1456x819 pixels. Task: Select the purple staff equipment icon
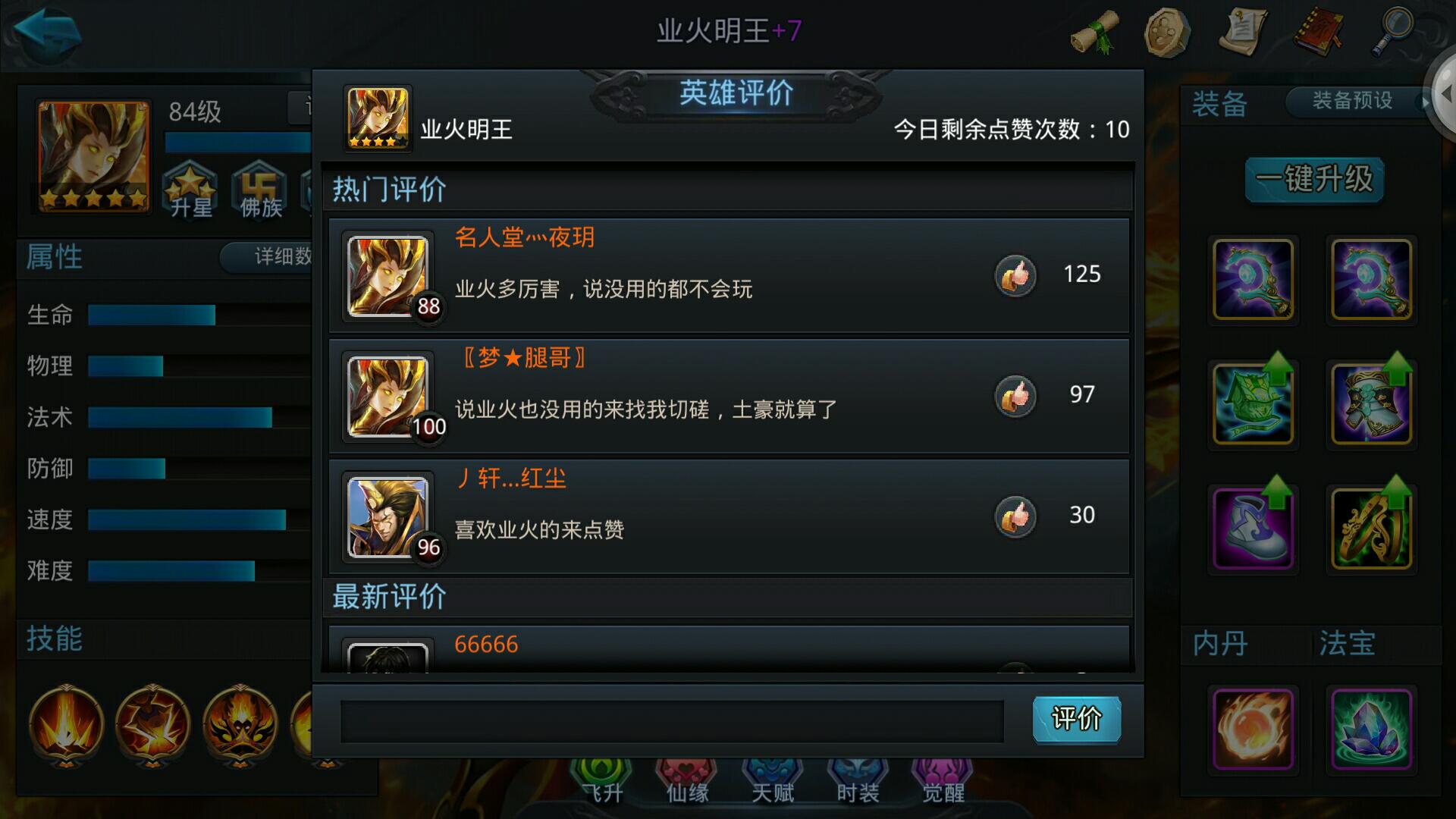pyautogui.click(x=1251, y=281)
